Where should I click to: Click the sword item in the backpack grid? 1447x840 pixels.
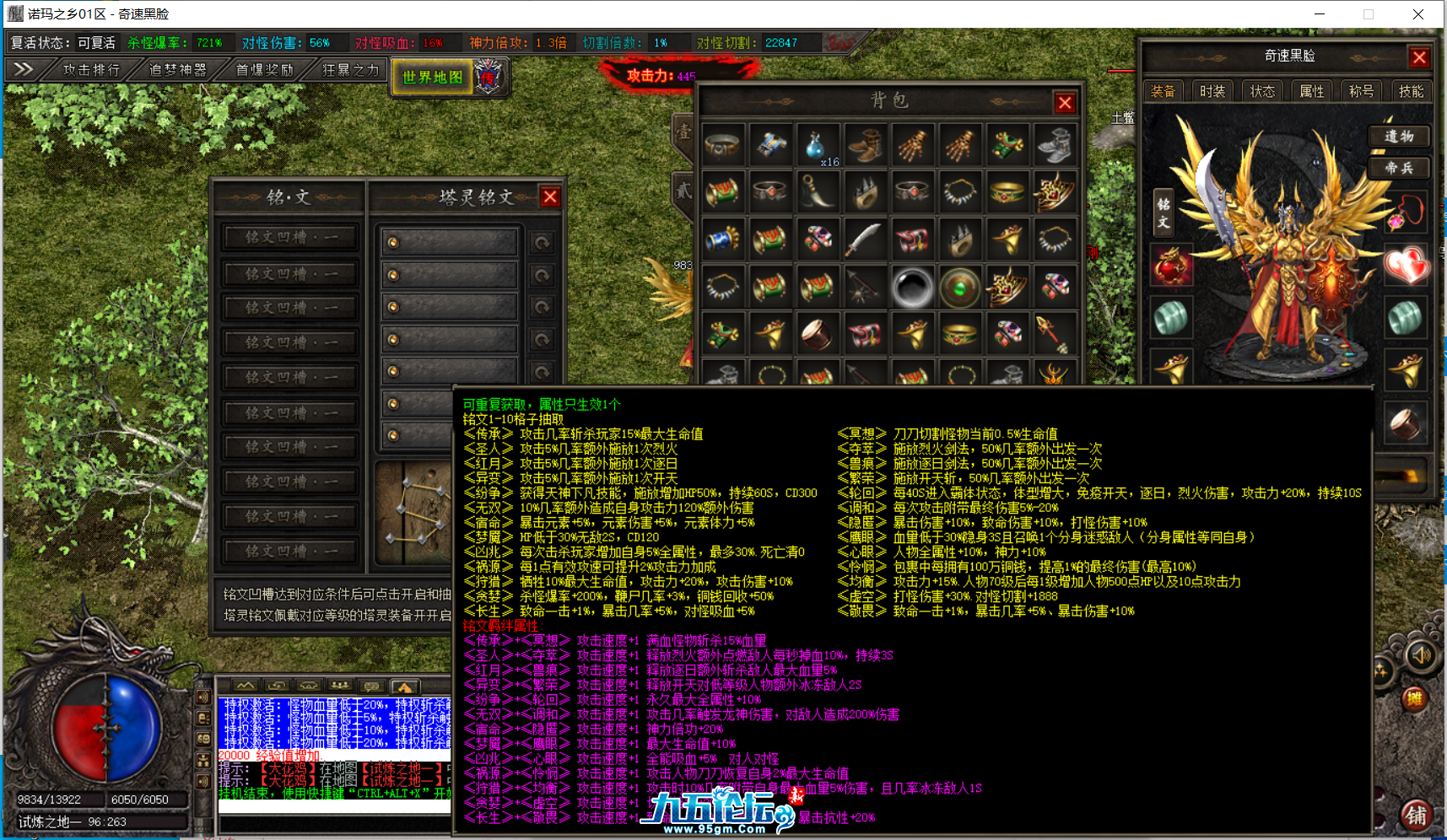[865, 239]
